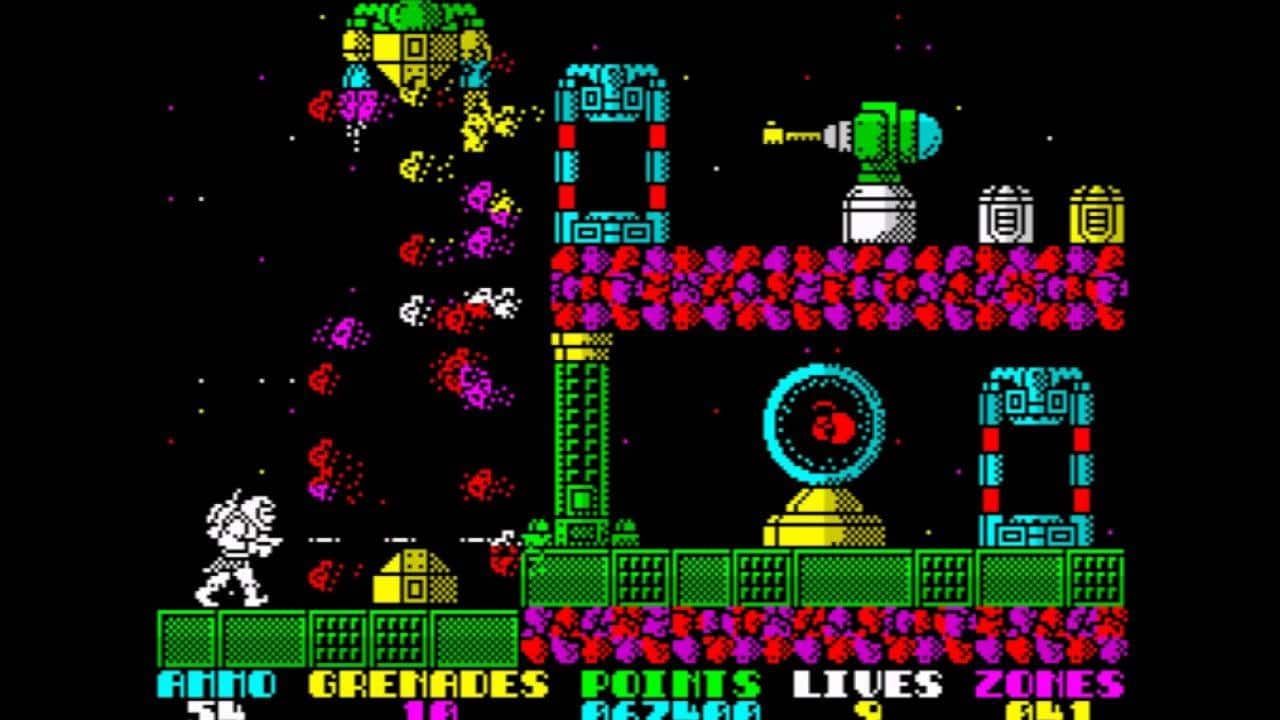Click the white bird enemy mid-flight
1280x720 pixels.
(410, 310)
